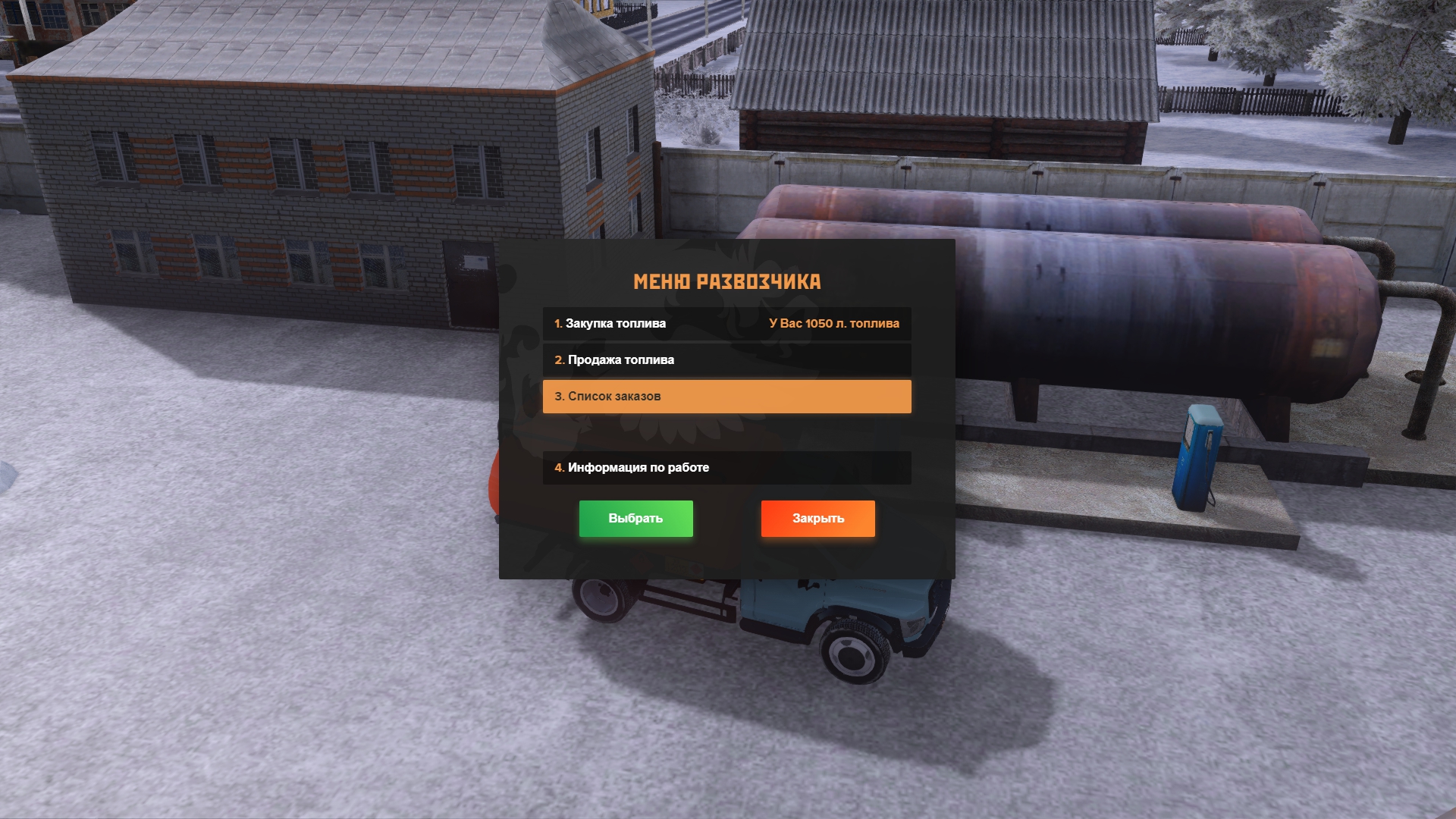Confirm with the green "Выбрать" button
This screenshot has width=1456, height=819.
[x=635, y=519]
